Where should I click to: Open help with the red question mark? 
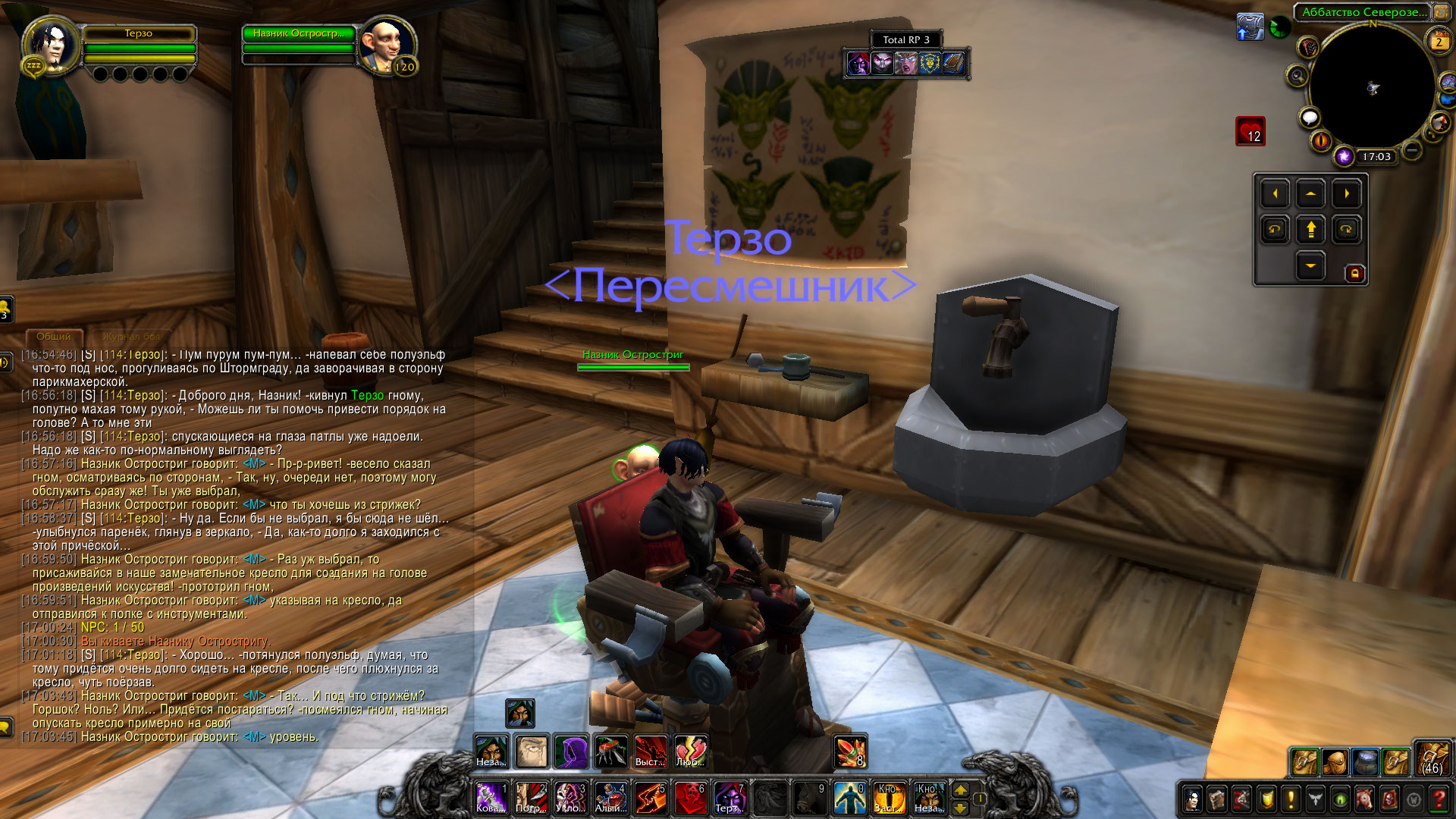click(x=1438, y=799)
